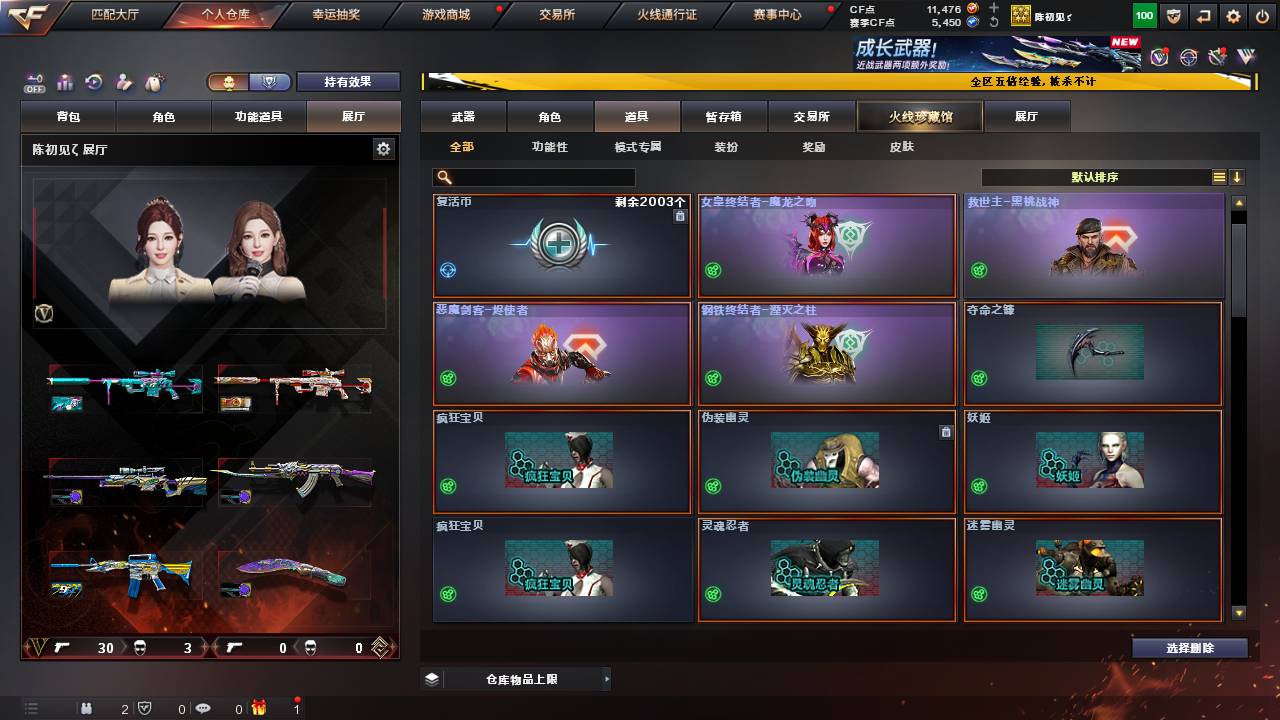Open the game settings gear at top right
The image size is (1280, 720).
pyautogui.click(x=1233, y=16)
